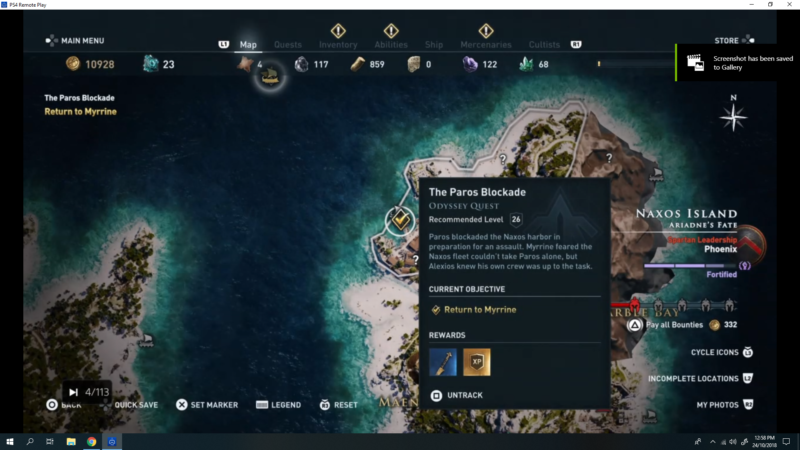The width and height of the screenshot is (800, 450).
Task: Click the red mercenary bounty meter helmet
Action: pos(633,305)
